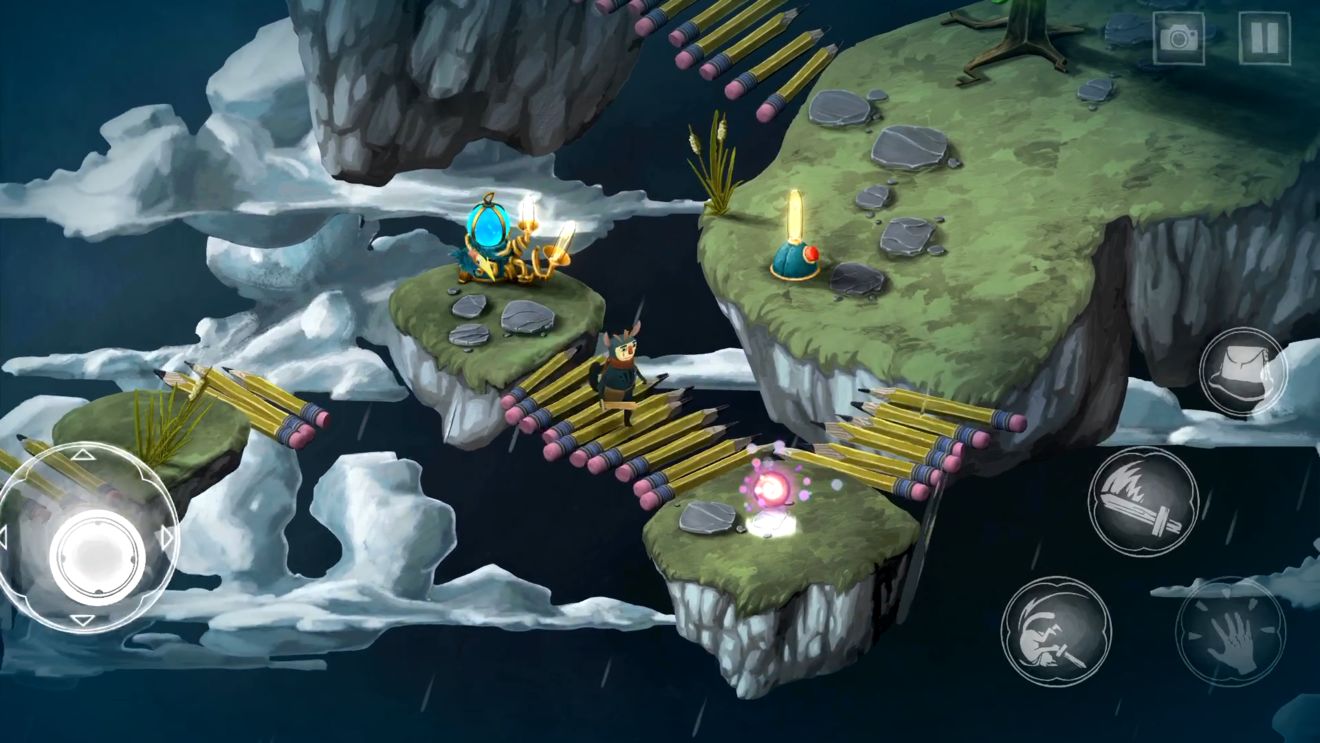The height and width of the screenshot is (743, 1320).
Task: Tap the joystick's up arrow
Action: tap(85, 455)
